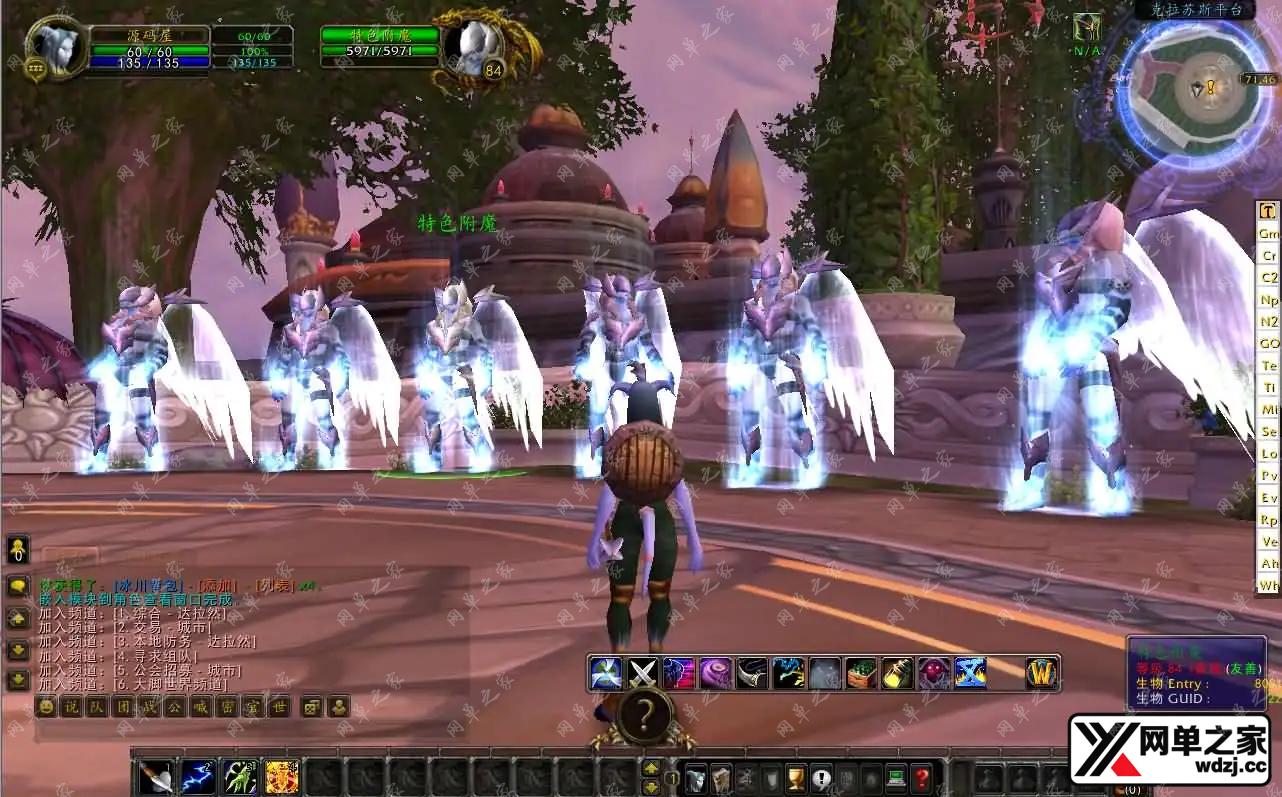Use the feather quill action slot
The image size is (1282, 797).
click(x=156, y=777)
